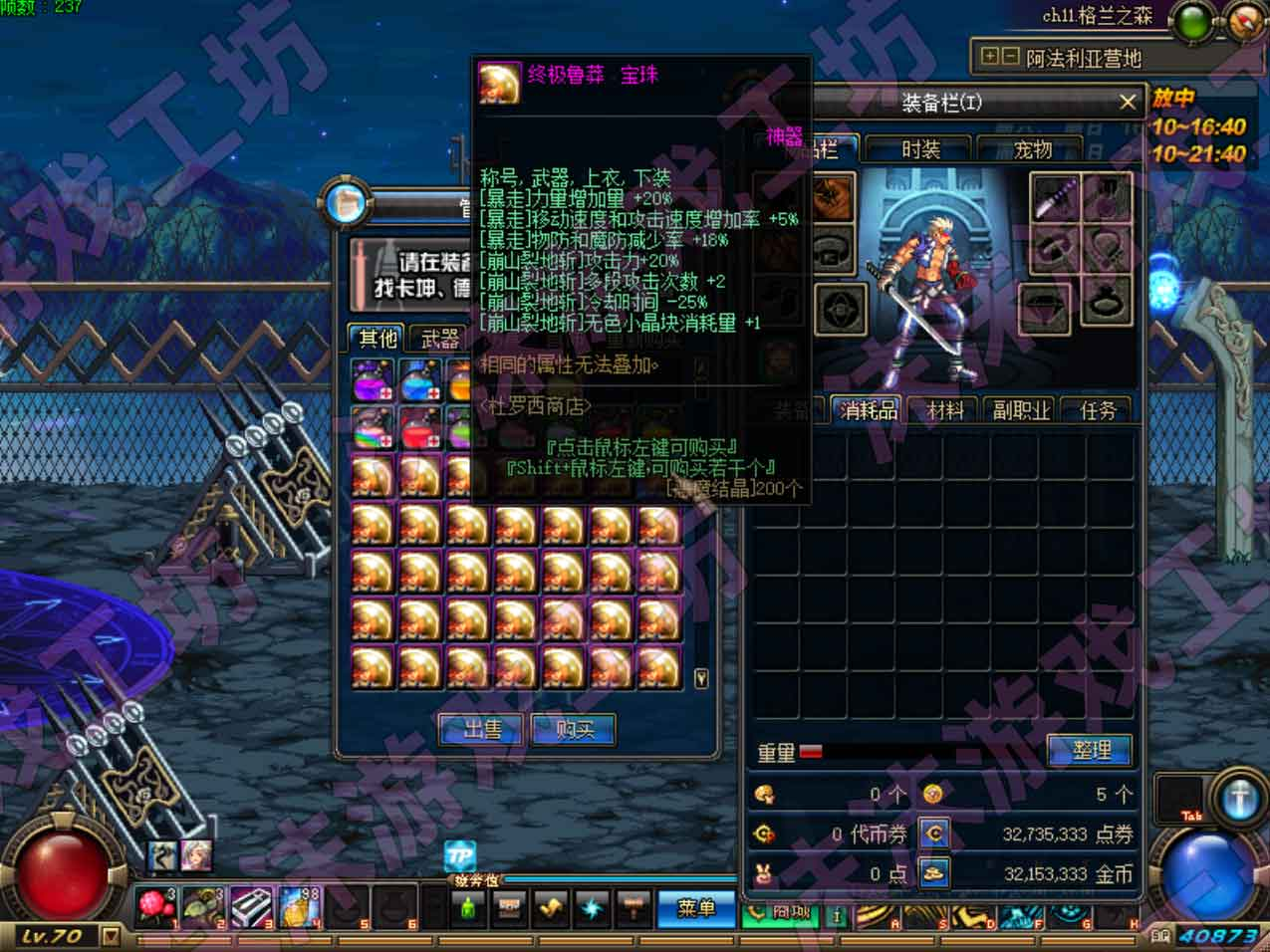
Task: Select the 消耗品 inventory tab
Action: click(869, 409)
